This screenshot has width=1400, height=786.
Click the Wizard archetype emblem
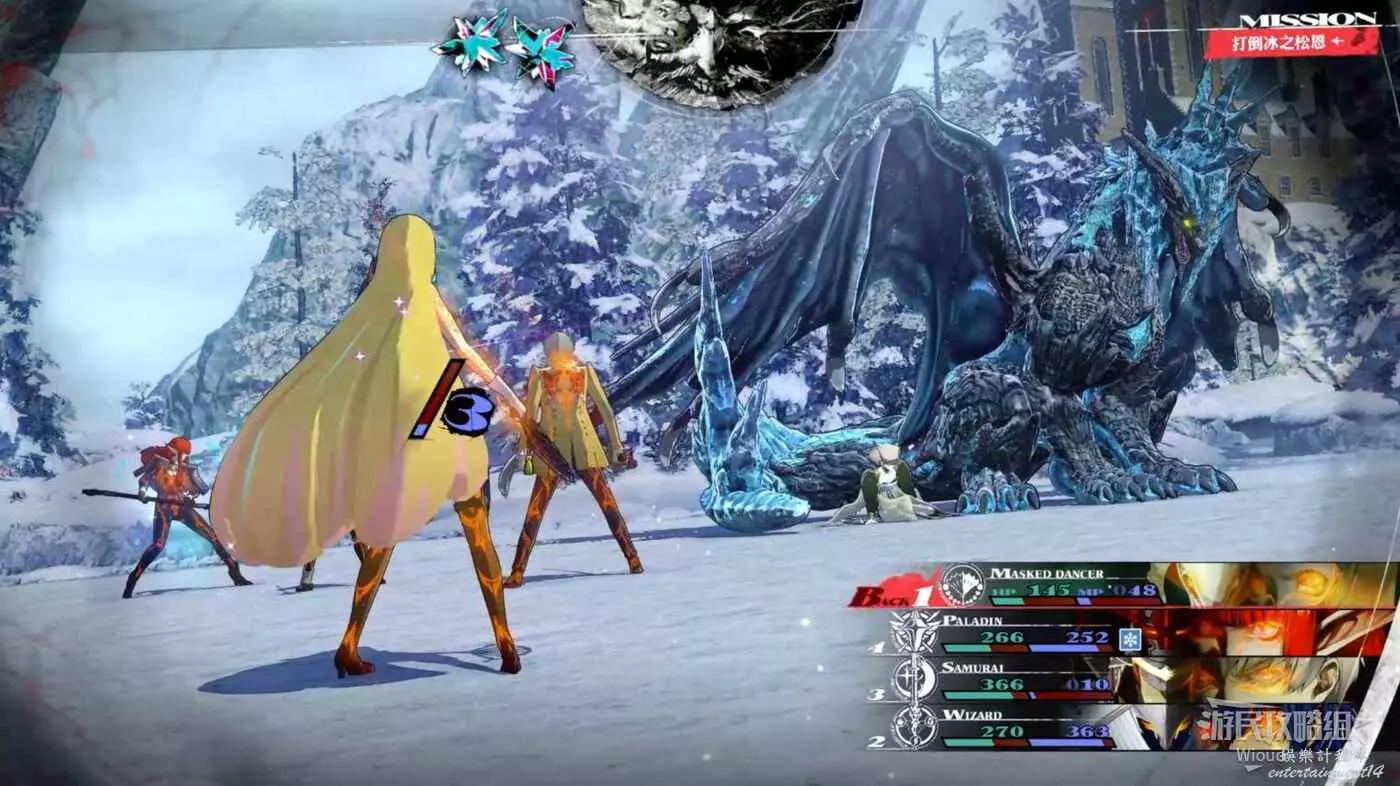point(914,727)
